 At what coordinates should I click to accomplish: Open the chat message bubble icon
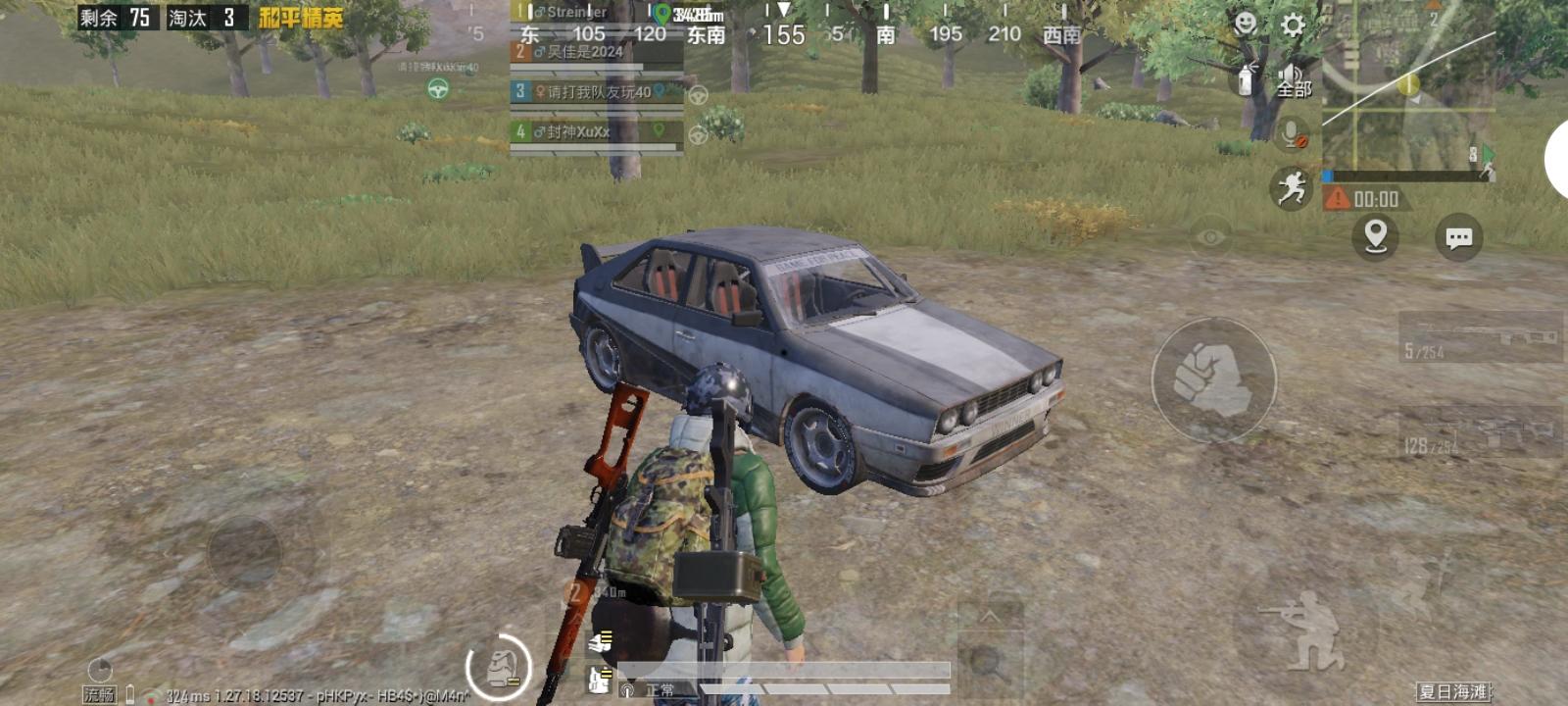1459,236
